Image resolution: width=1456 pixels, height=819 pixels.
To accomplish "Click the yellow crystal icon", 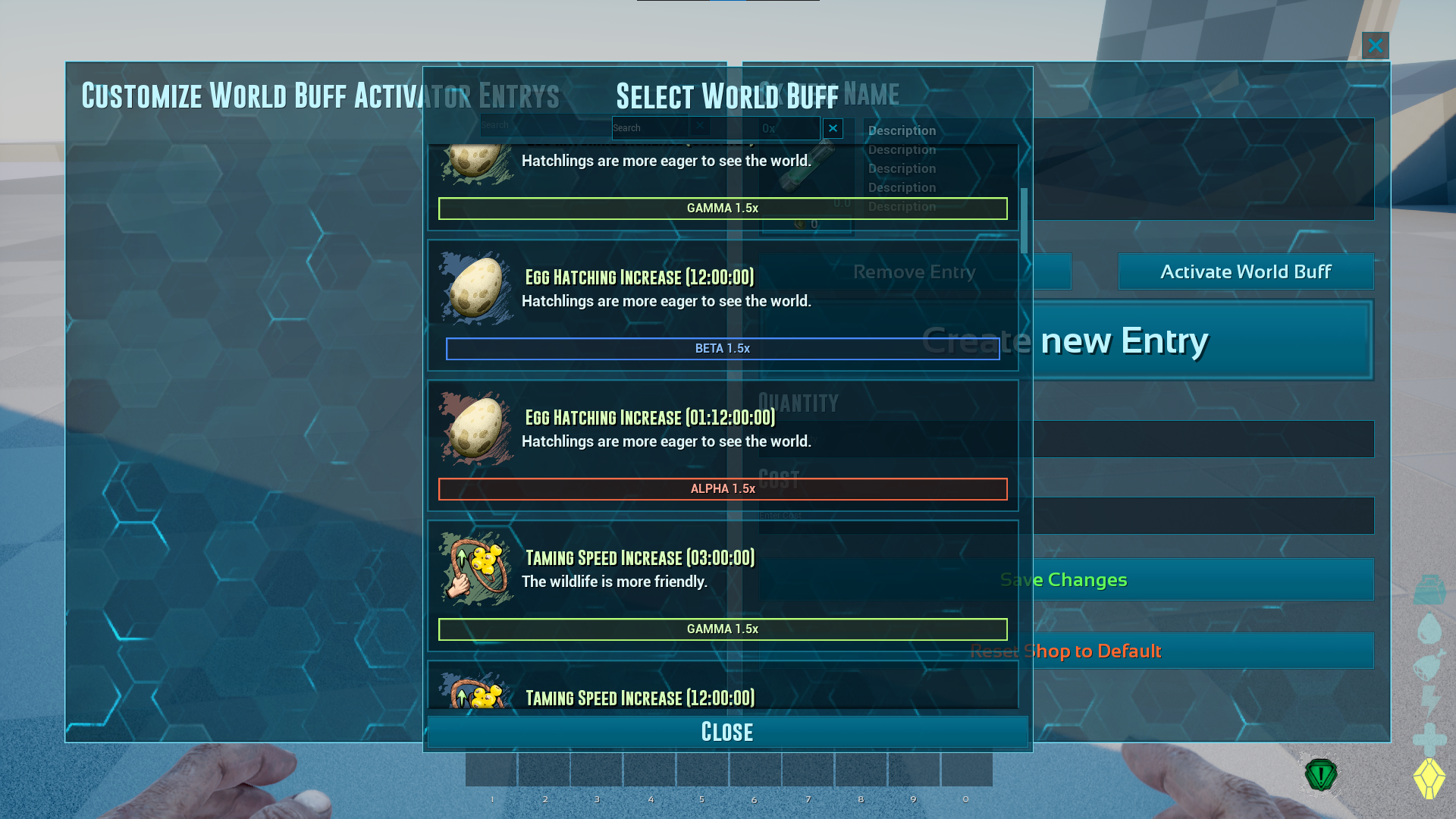I will 1429,778.
